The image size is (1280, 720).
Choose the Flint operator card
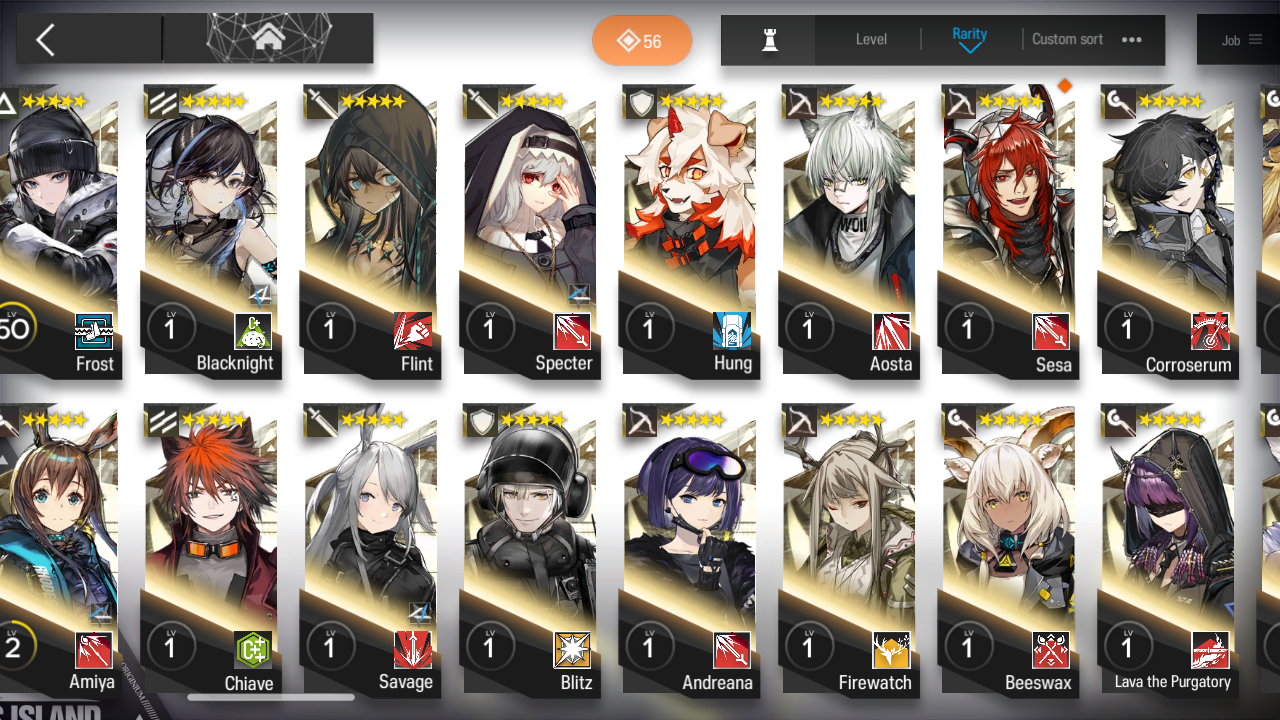370,230
